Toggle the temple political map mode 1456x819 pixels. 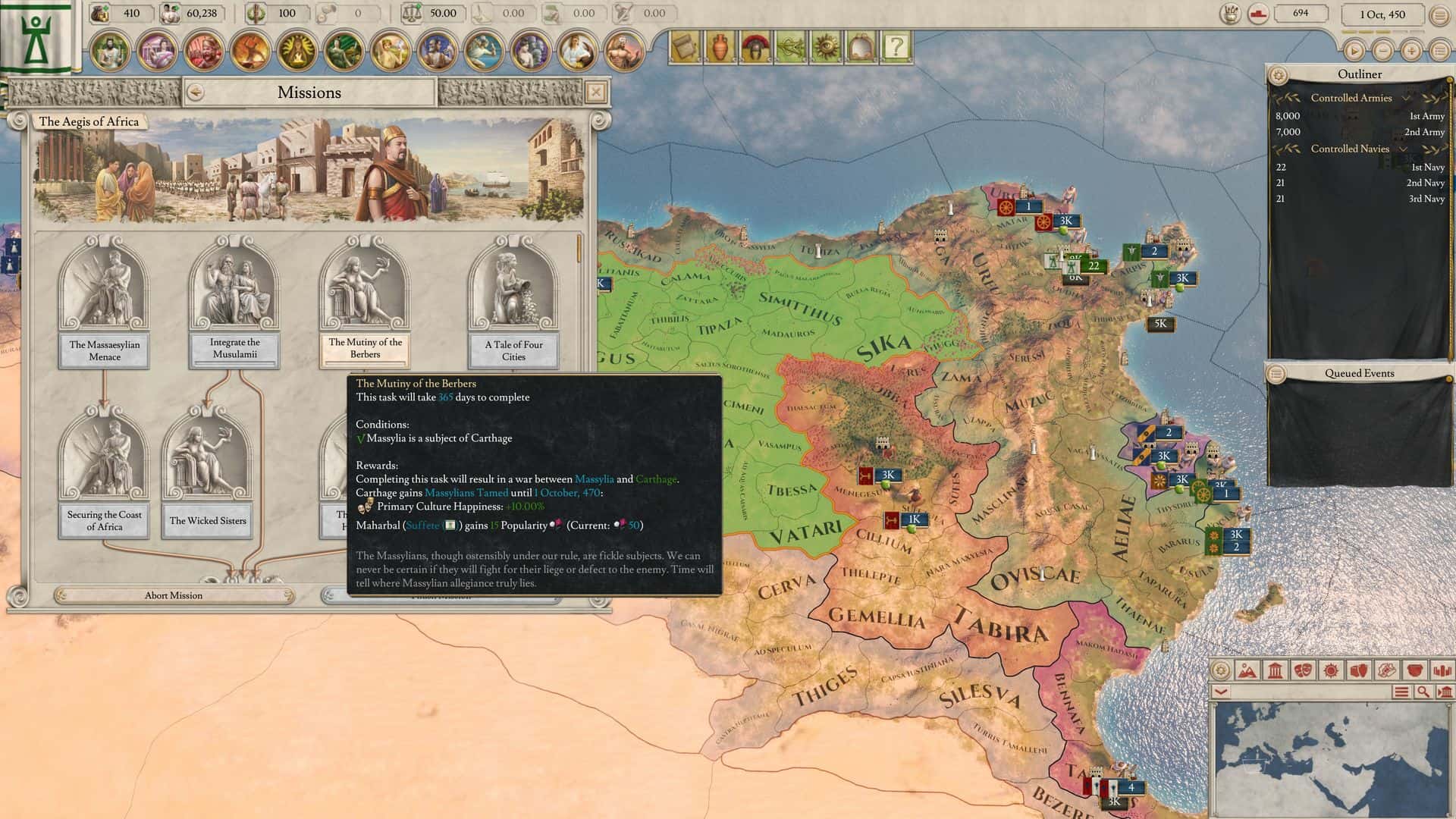1275,671
